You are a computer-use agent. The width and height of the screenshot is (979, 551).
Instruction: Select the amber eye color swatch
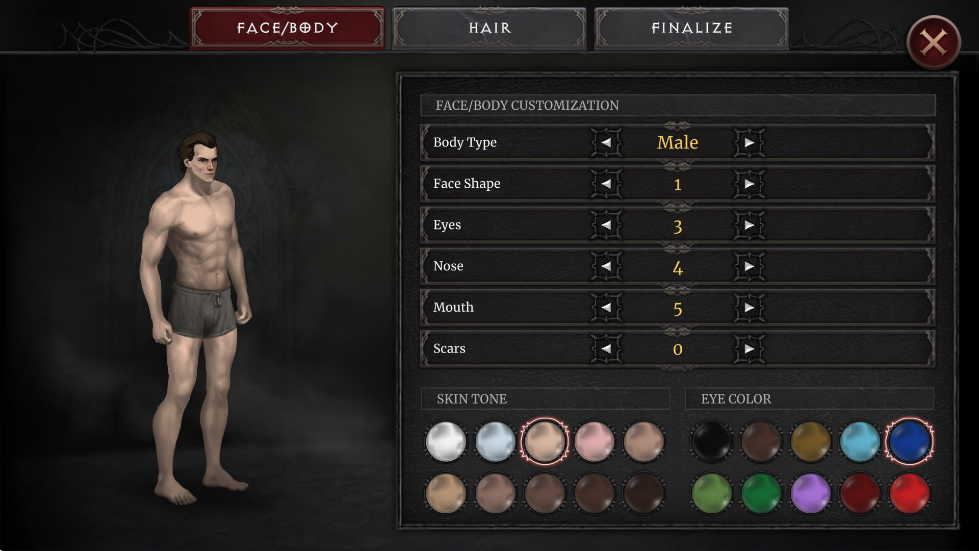pyautogui.click(x=810, y=442)
